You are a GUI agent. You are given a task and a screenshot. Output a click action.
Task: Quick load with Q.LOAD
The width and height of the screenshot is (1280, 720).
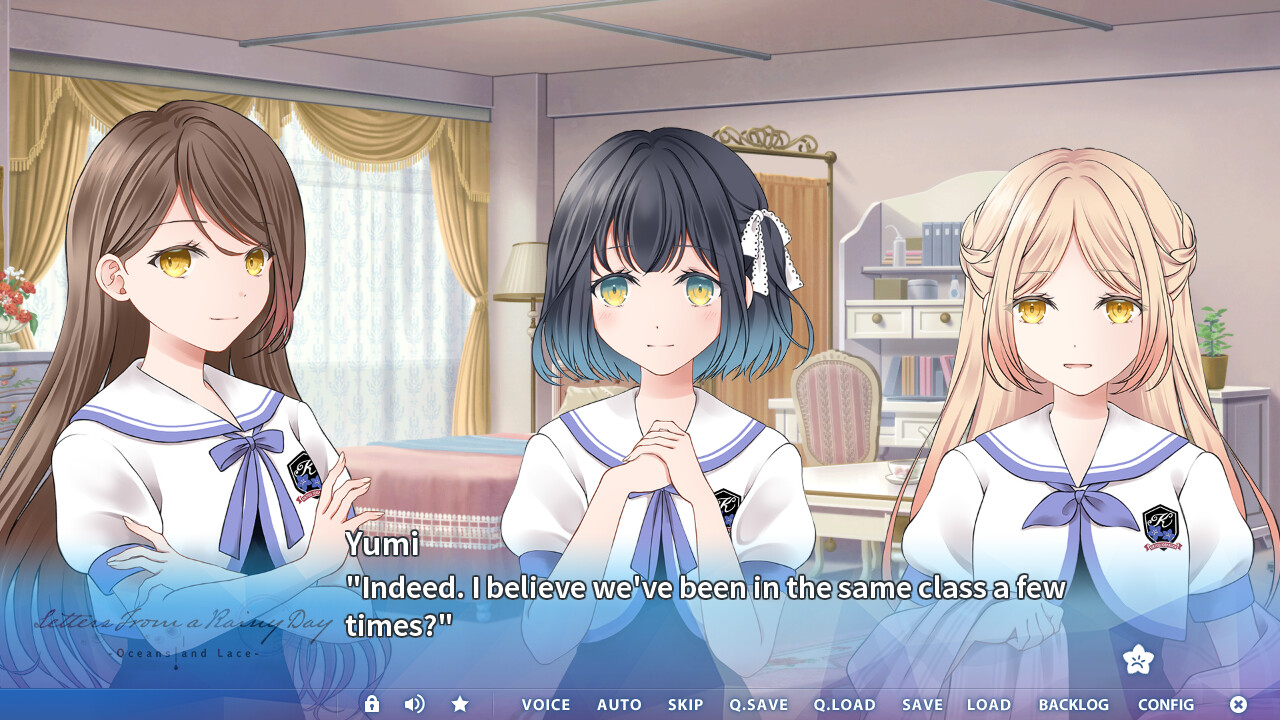[844, 705]
